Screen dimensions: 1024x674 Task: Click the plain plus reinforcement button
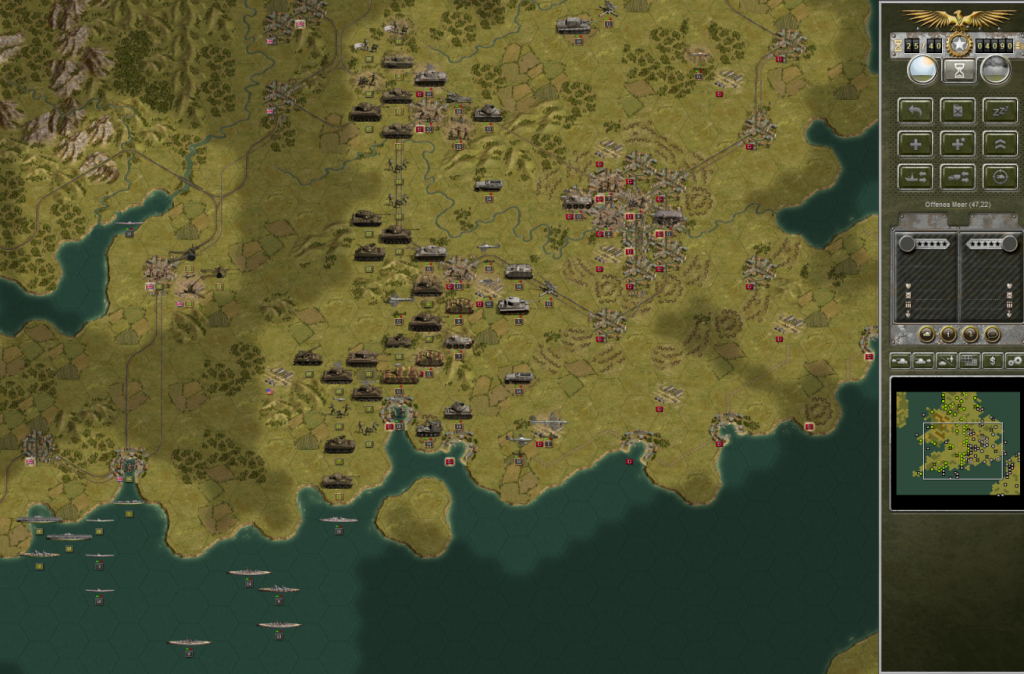point(916,143)
